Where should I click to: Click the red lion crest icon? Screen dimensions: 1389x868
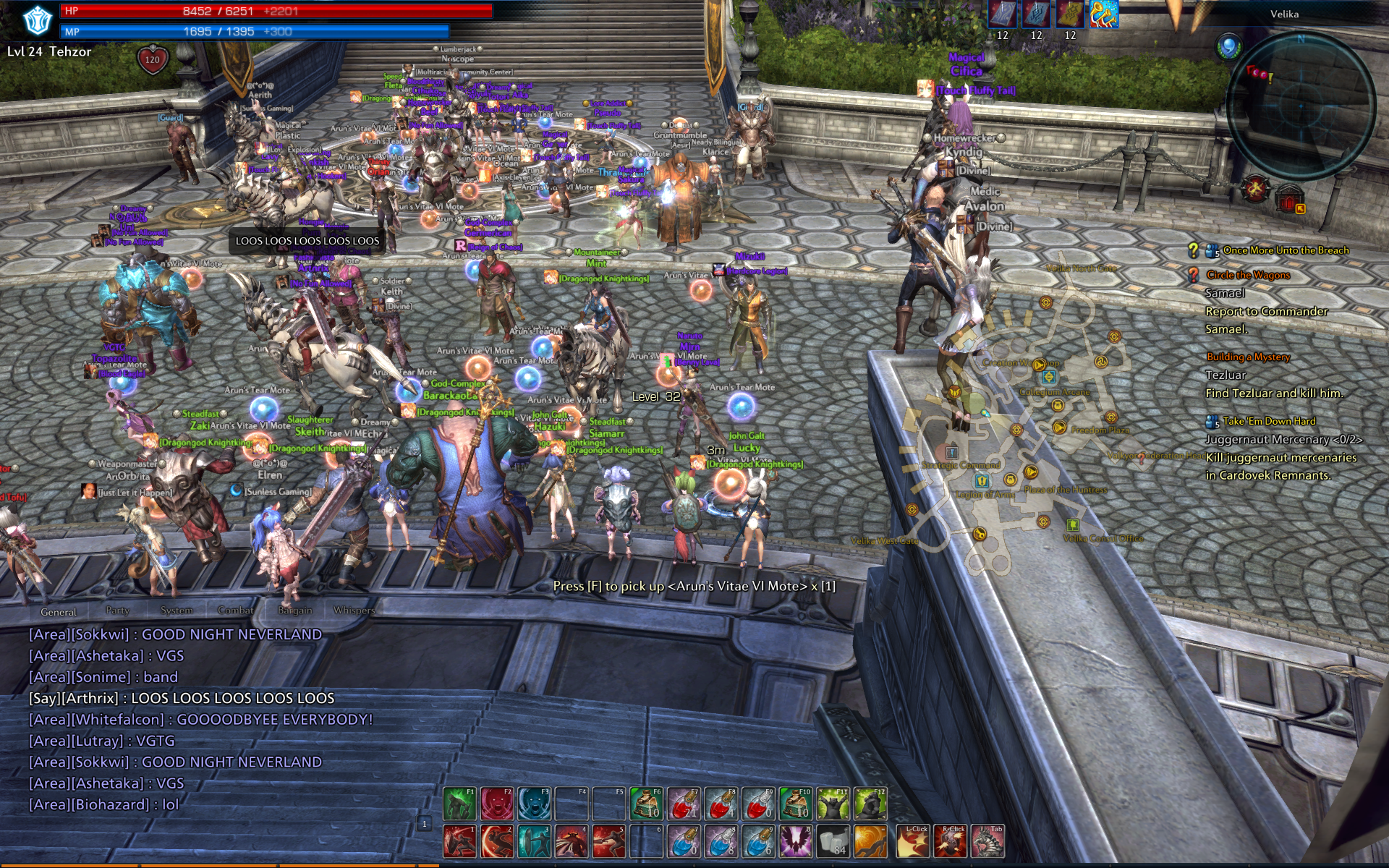pos(1256,189)
